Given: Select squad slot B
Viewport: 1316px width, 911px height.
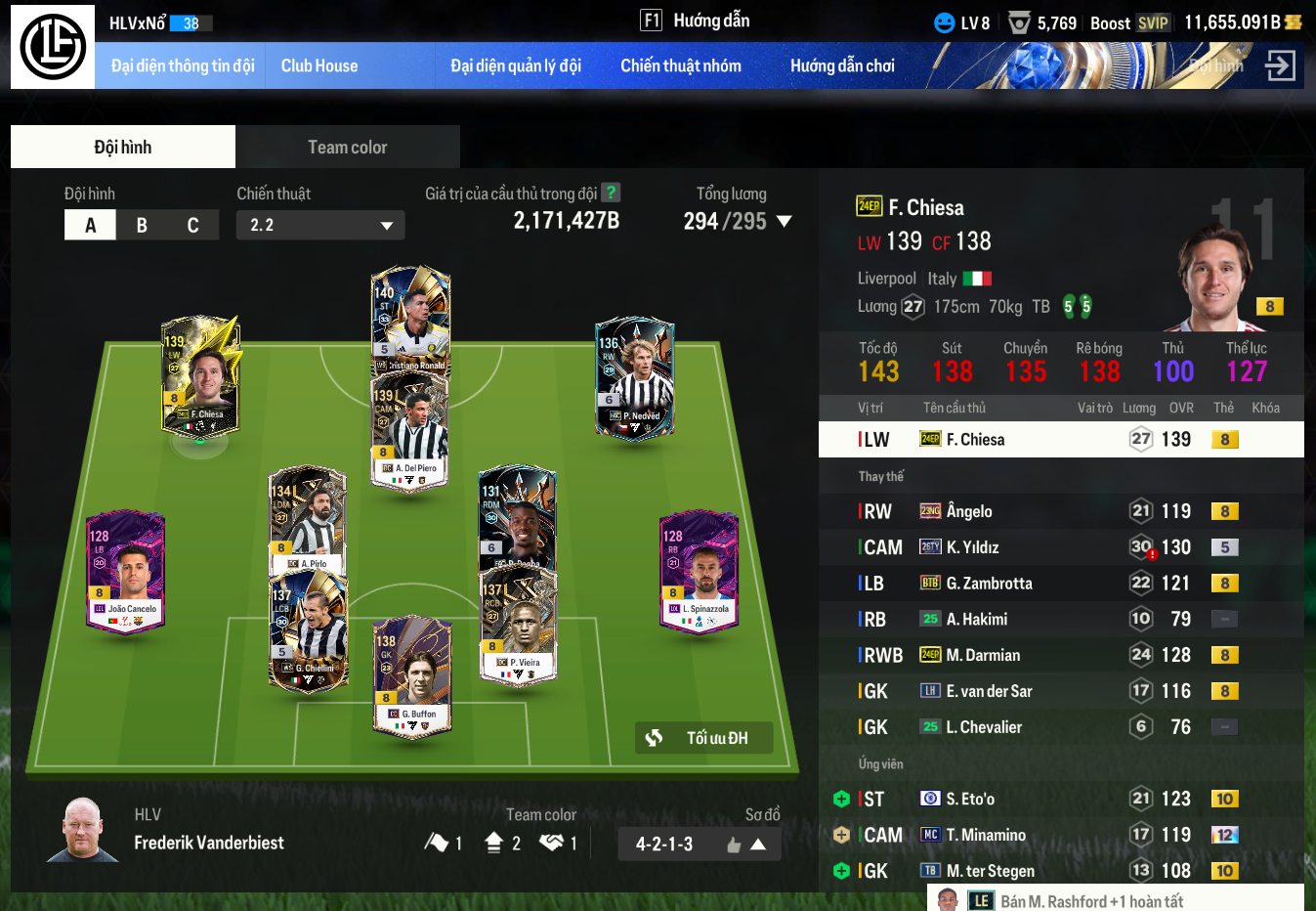Looking at the screenshot, I should coord(142,226).
